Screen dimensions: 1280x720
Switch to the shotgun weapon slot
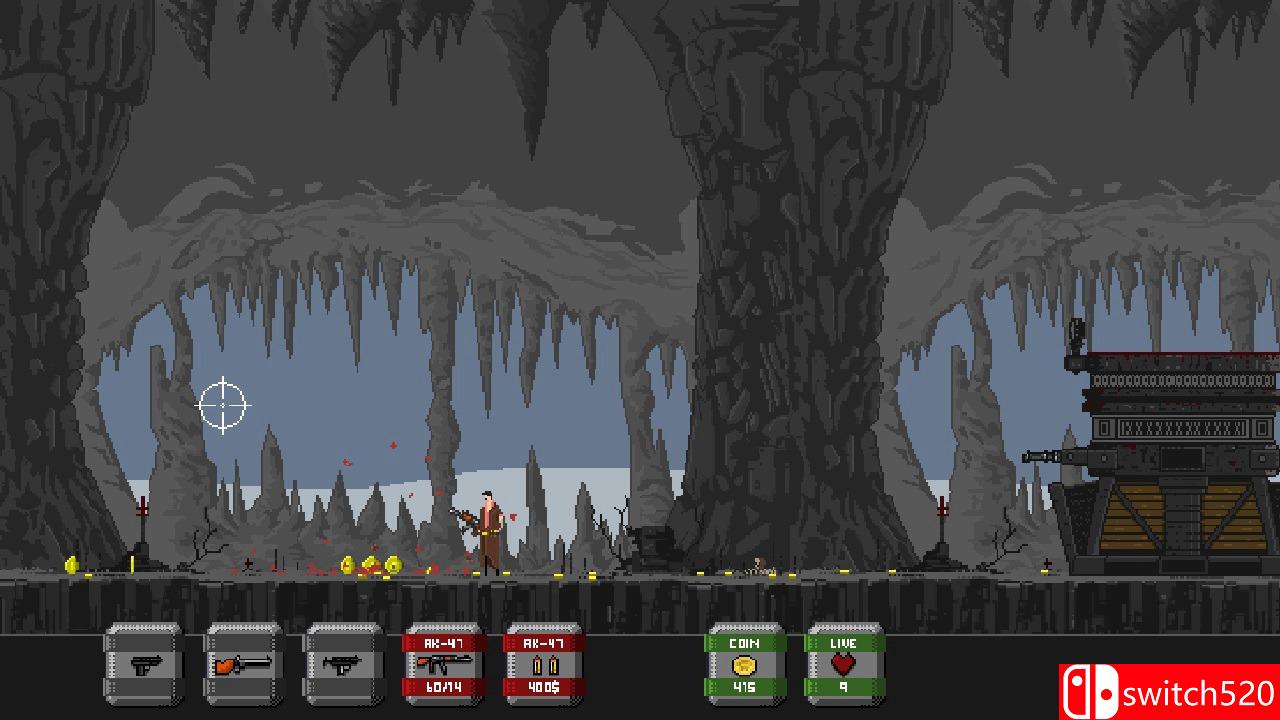tap(244, 665)
